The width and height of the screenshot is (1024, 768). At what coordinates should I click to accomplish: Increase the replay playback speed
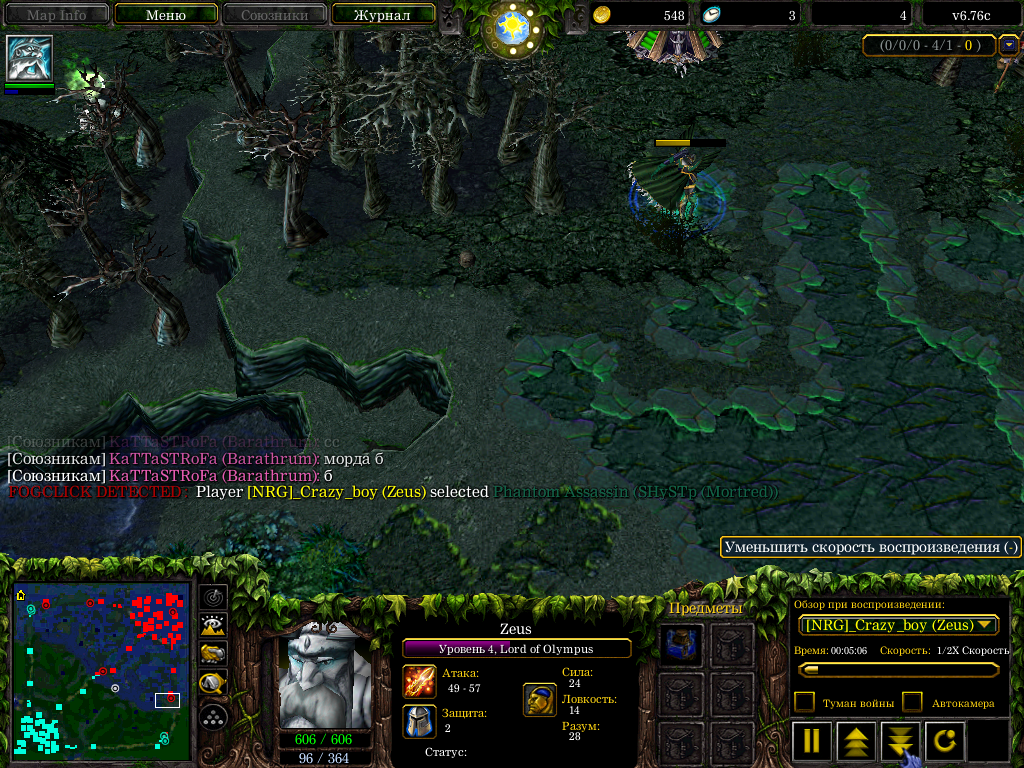click(x=856, y=741)
